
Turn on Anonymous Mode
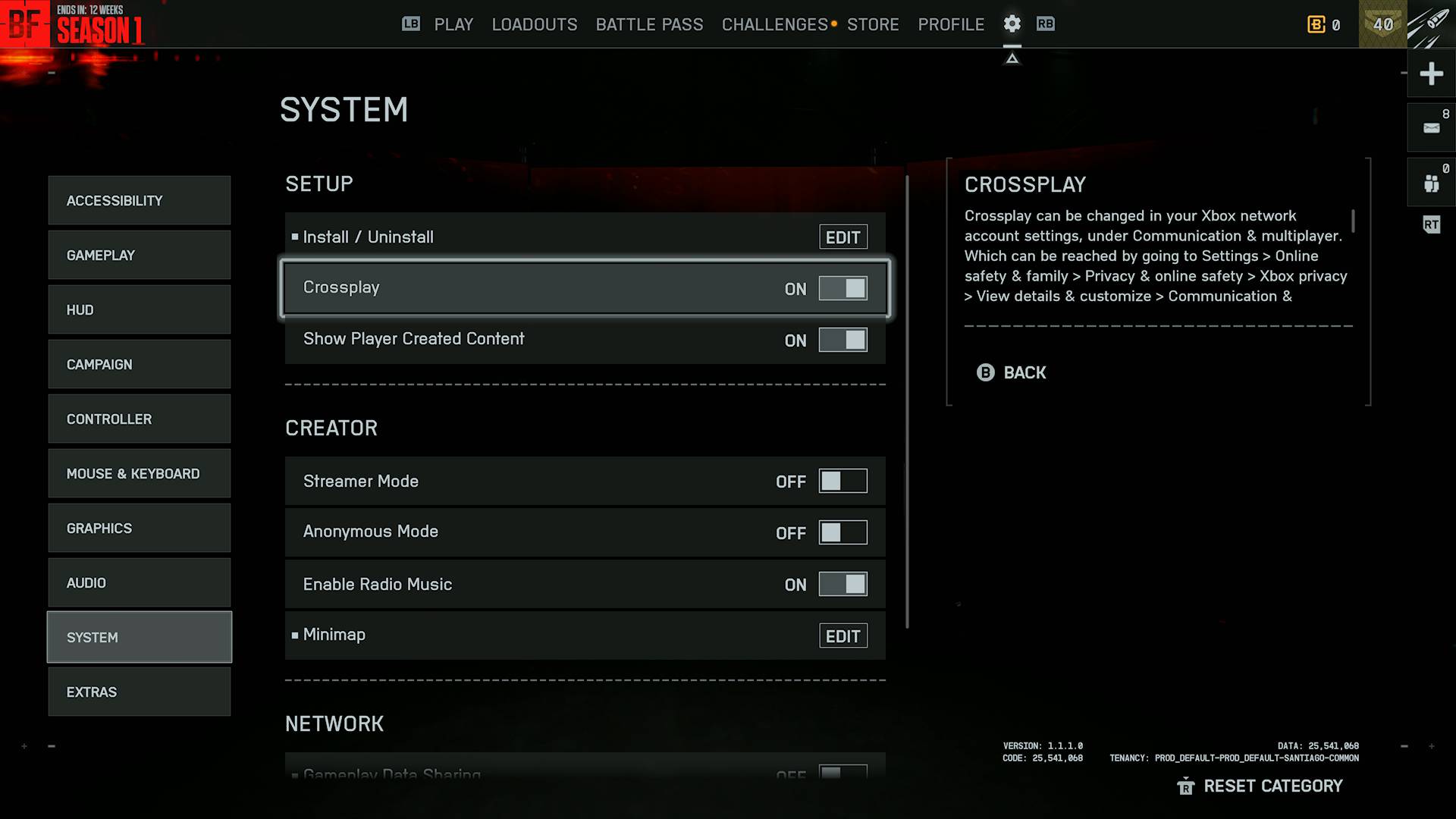[x=842, y=532]
